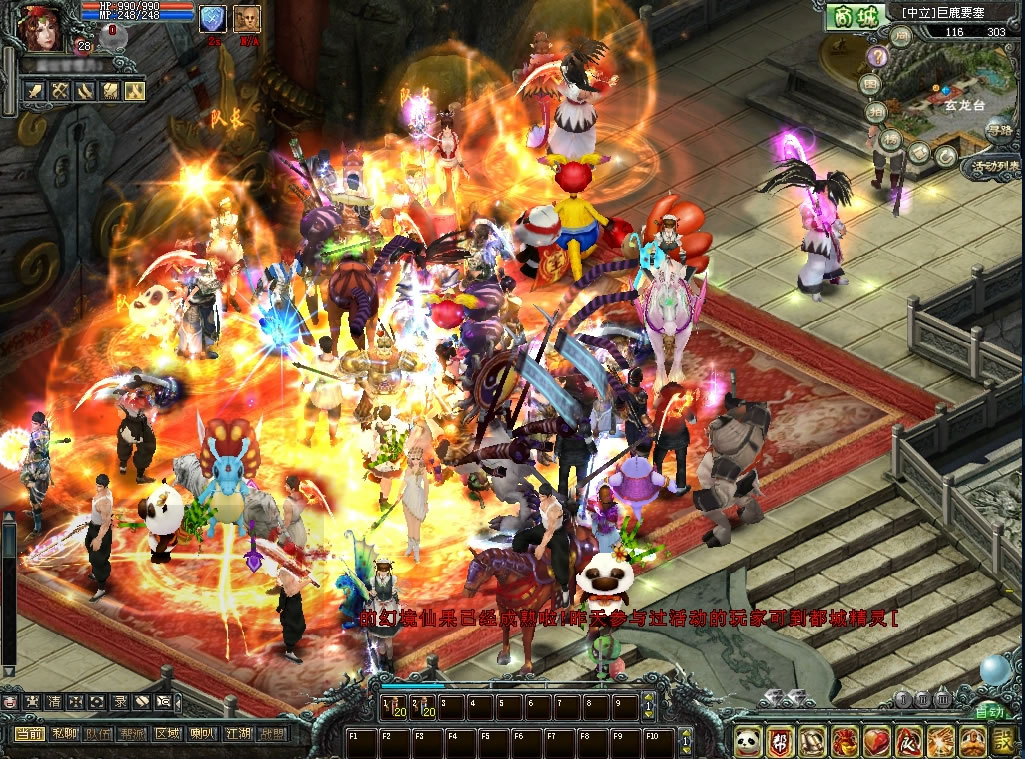Image resolution: width=1025 pixels, height=759 pixels.
Task: Click the 拍 auction button beside minimap
Action: click(876, 112)
